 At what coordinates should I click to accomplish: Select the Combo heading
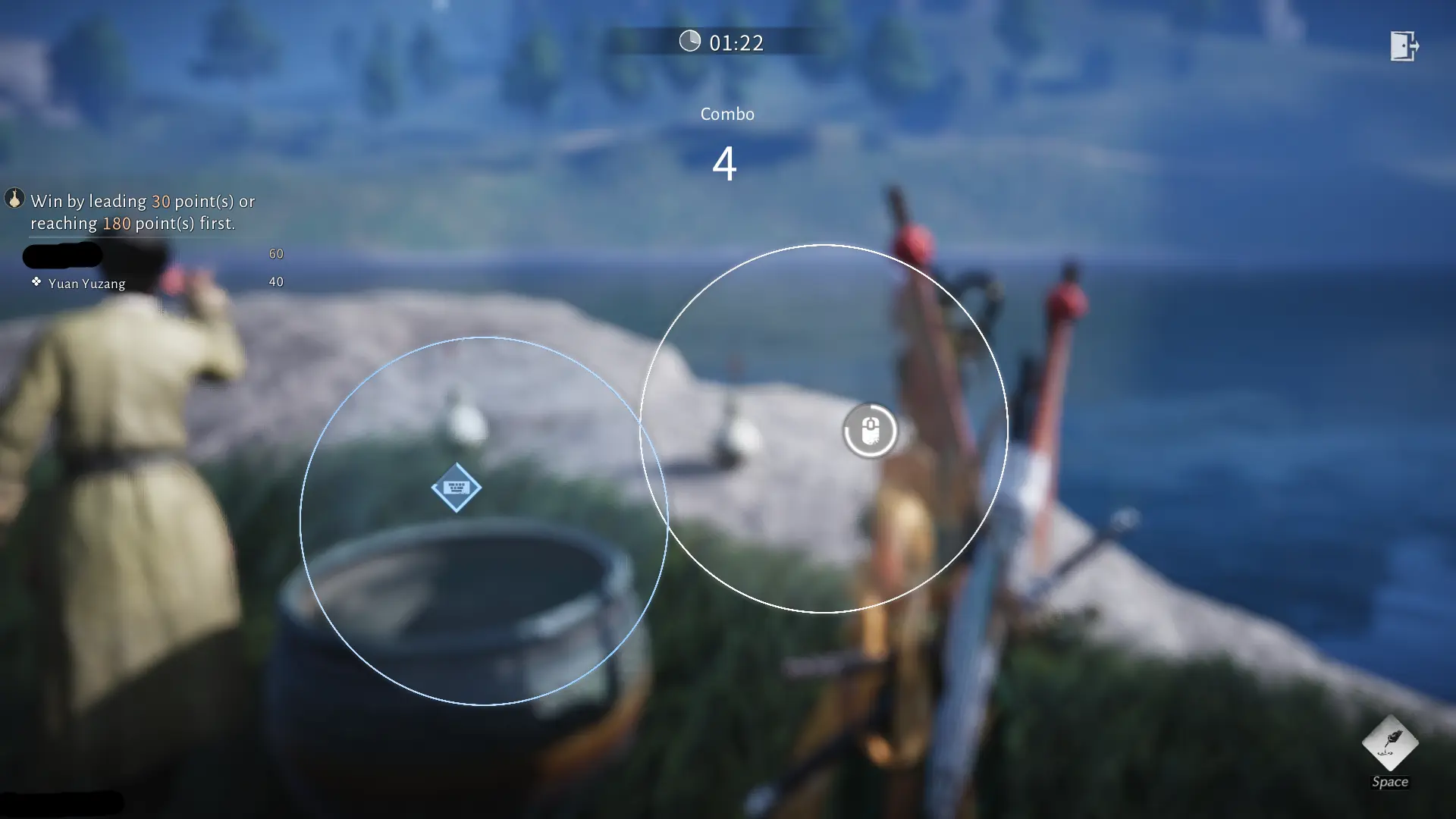pos(726,114)
